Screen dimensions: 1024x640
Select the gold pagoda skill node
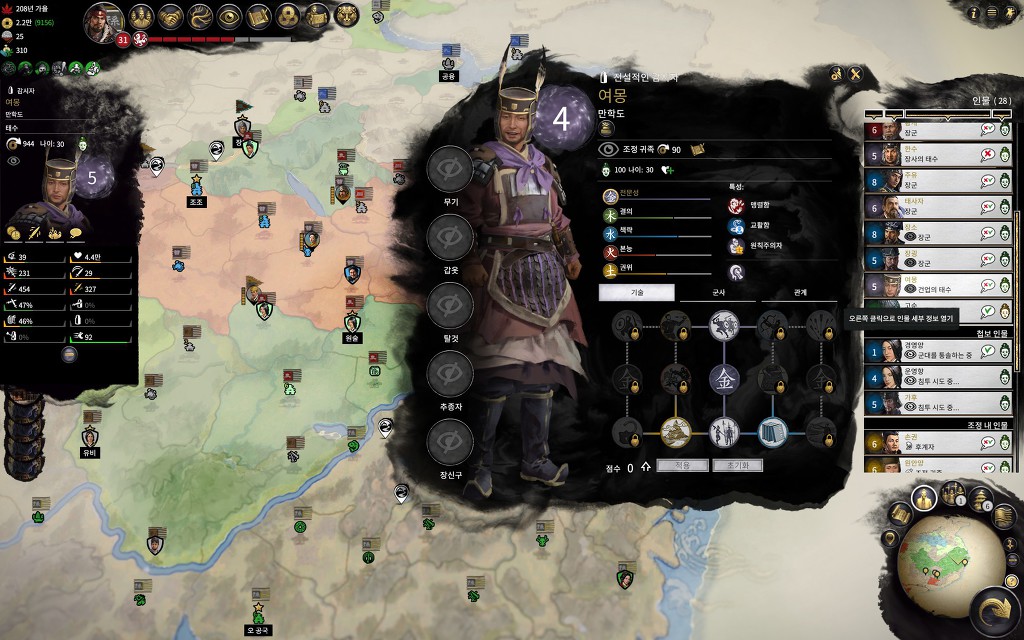(675, 432)
